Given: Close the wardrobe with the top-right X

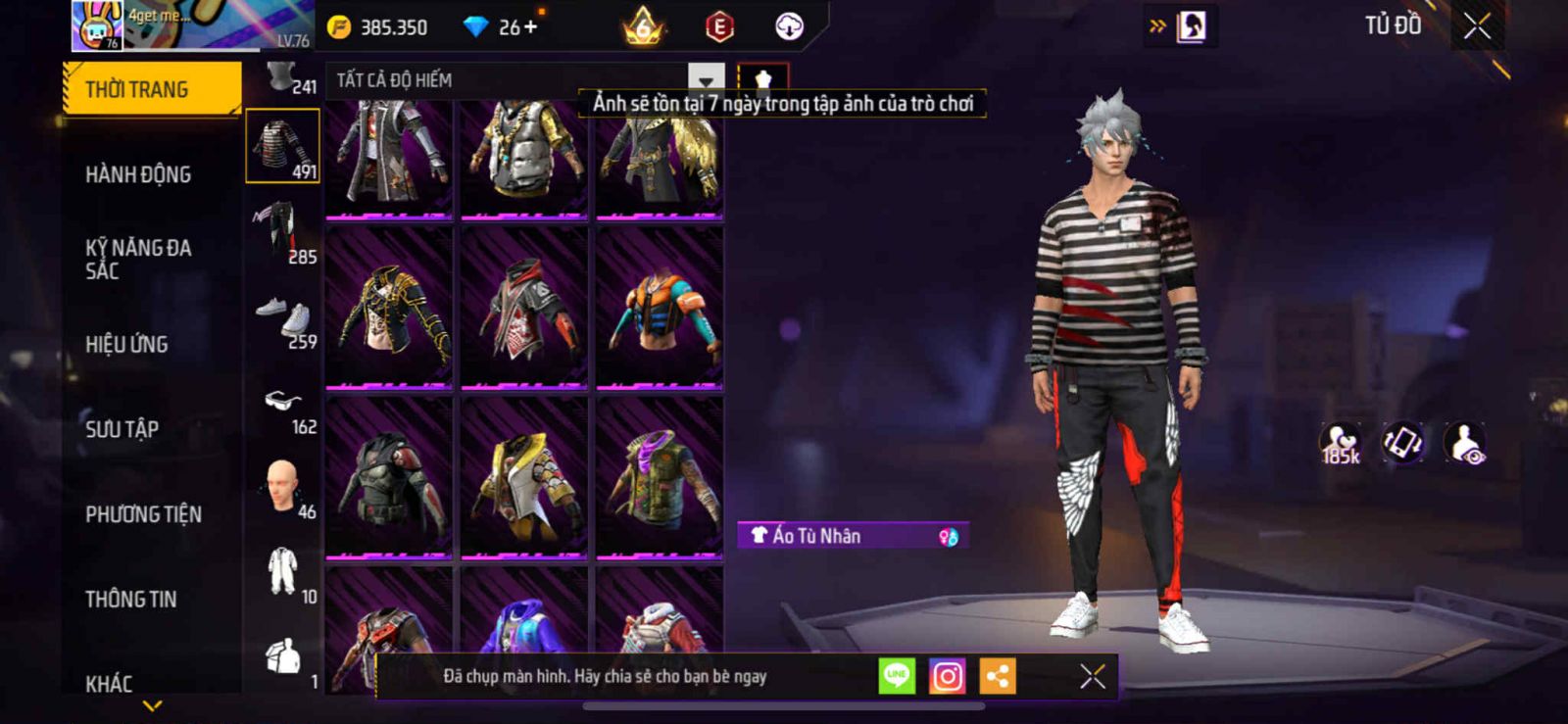Looking at the screenshot, I should (x=1477, y=26).
